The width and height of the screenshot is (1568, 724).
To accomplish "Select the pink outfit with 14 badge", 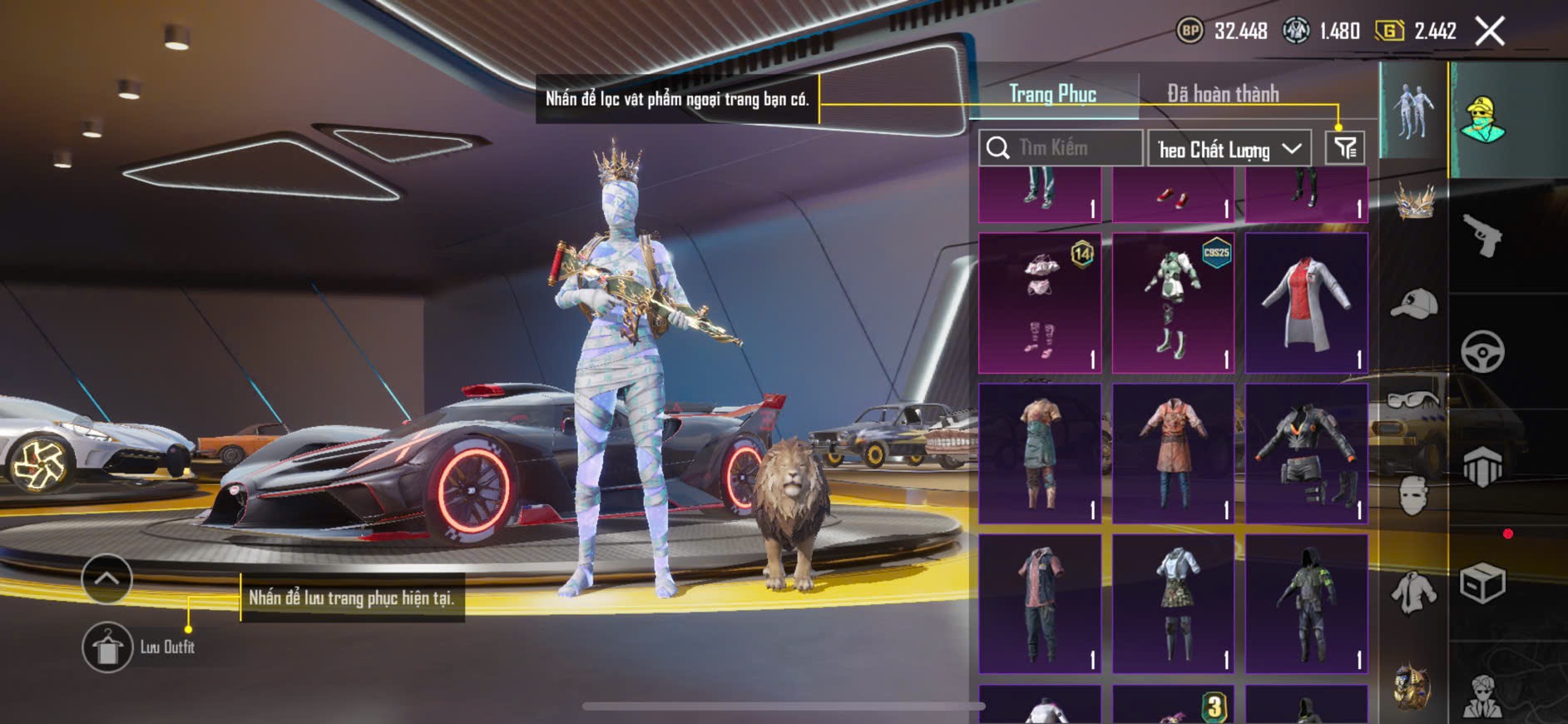I will pyautogui.click(x=1040, y=303).
